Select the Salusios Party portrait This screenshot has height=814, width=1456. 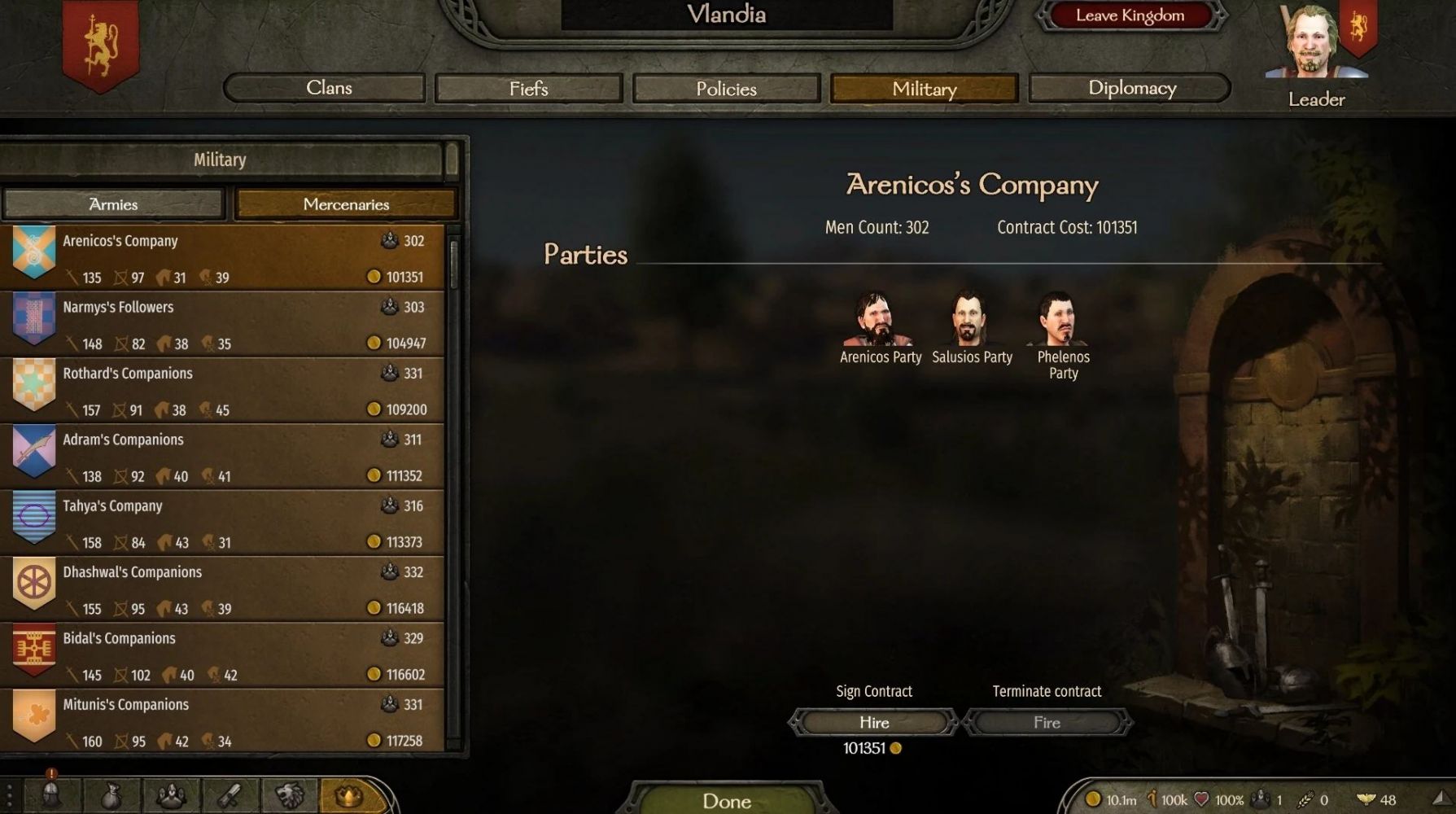[969, 320]
